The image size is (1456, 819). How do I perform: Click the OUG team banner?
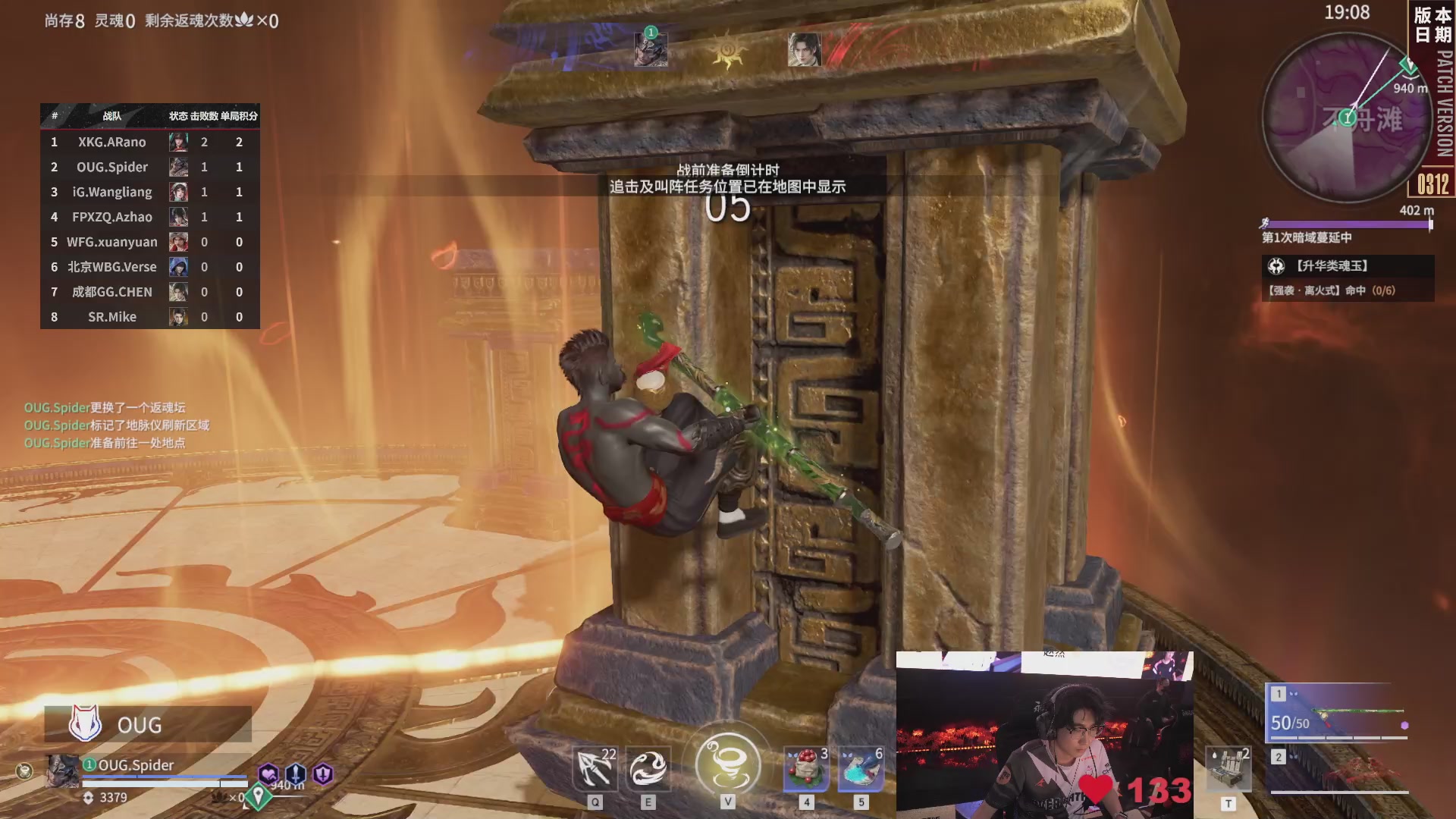click(148, 724)
